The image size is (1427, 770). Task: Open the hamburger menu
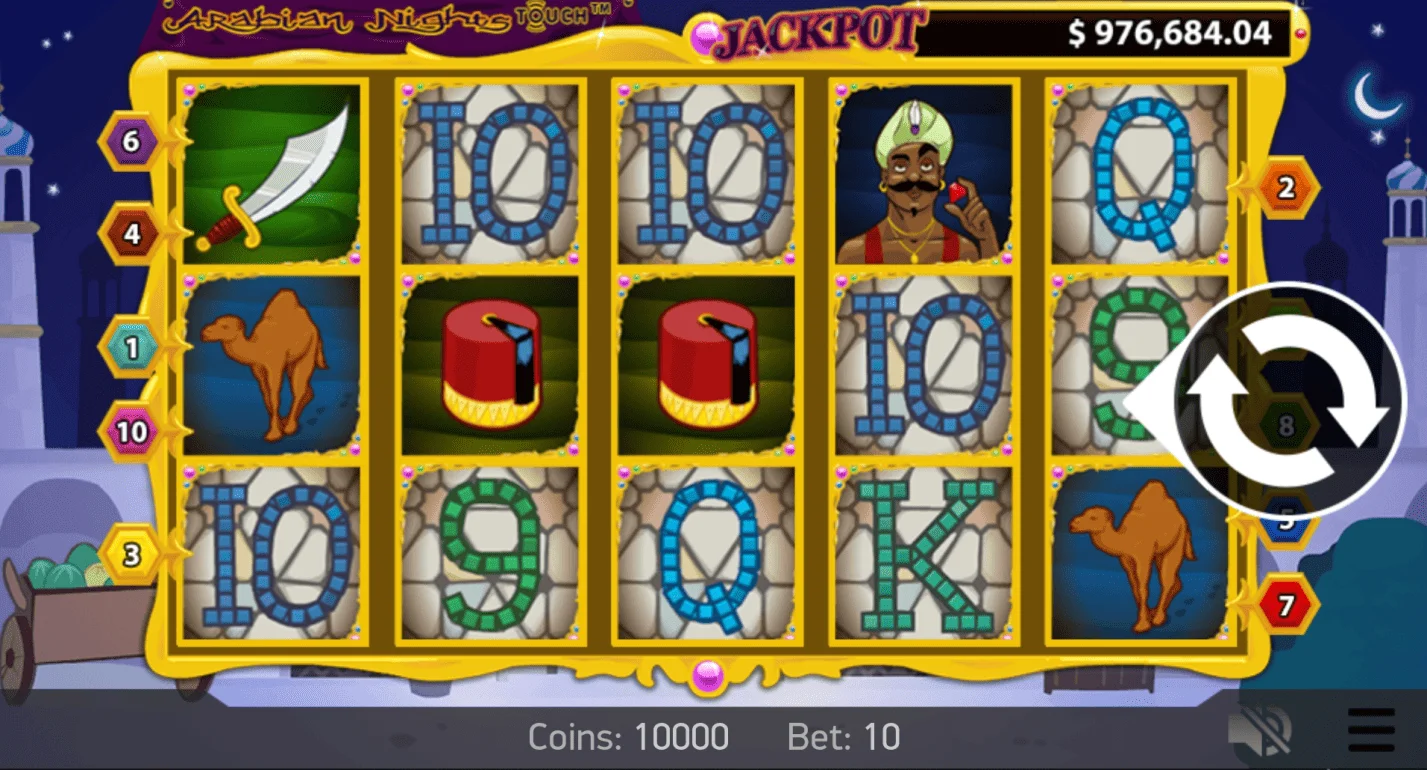[1371, 731]
